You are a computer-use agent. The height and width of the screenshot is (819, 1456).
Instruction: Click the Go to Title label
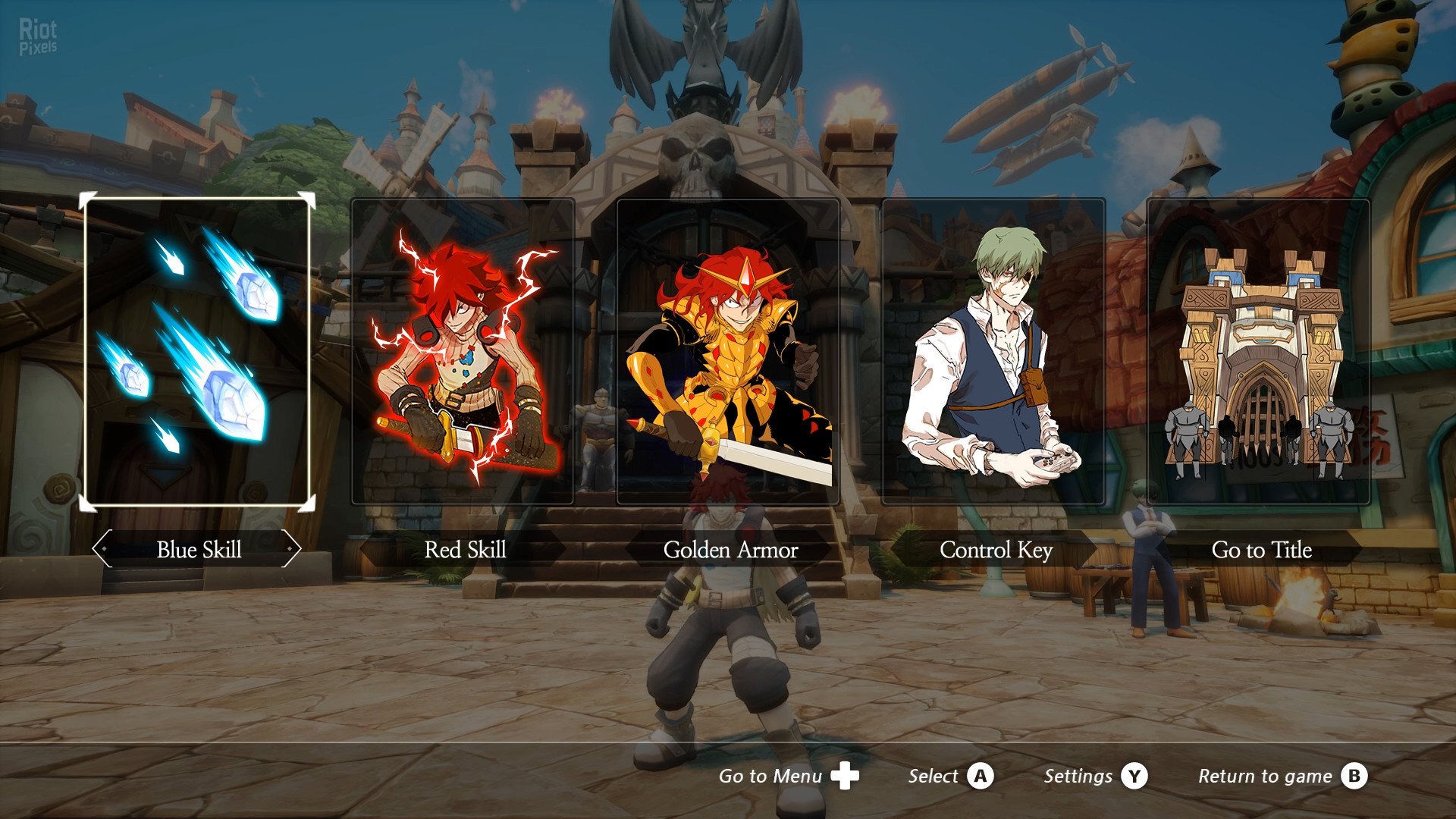pos(1261,550)
